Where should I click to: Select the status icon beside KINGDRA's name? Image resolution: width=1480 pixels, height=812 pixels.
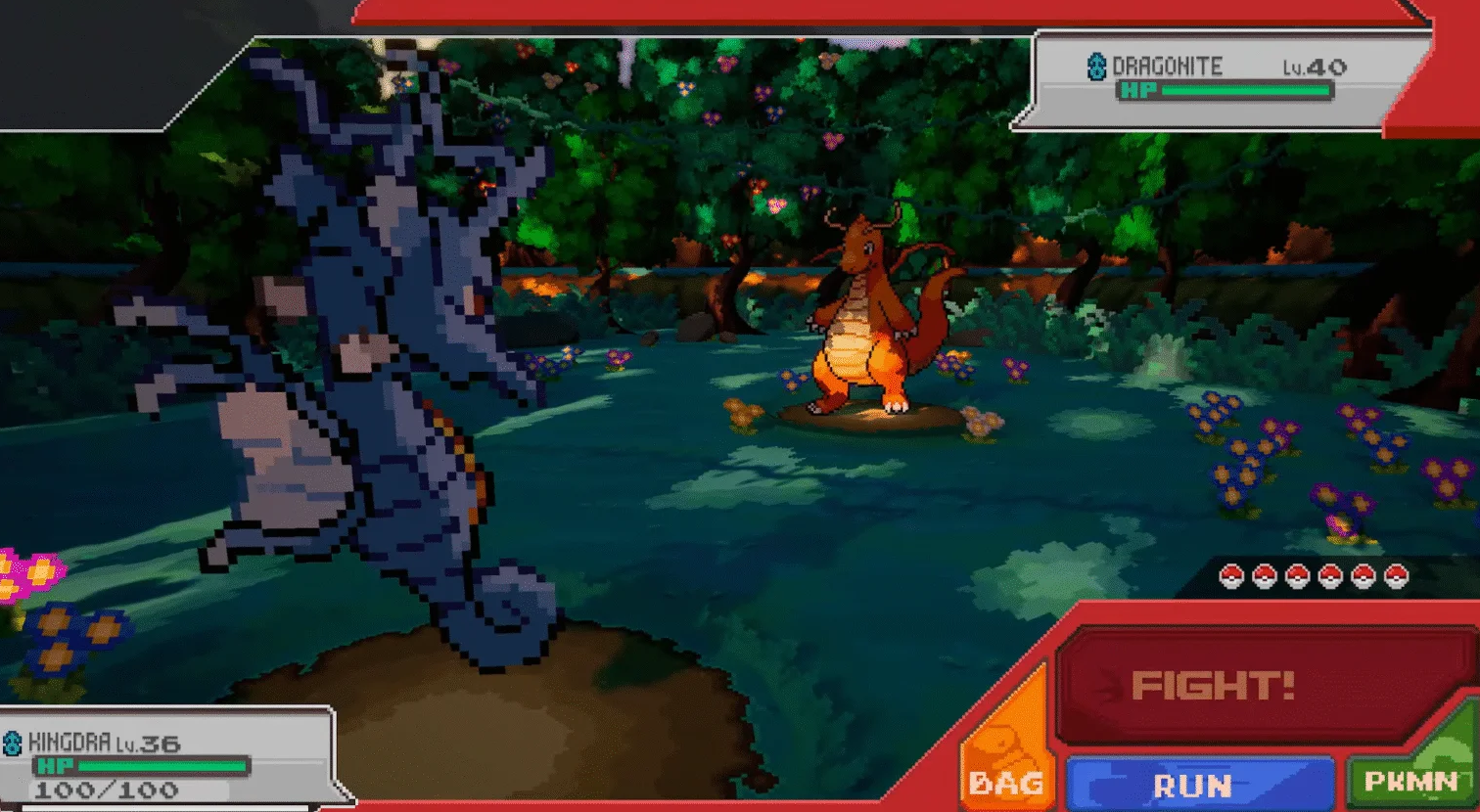pos(12,744)
